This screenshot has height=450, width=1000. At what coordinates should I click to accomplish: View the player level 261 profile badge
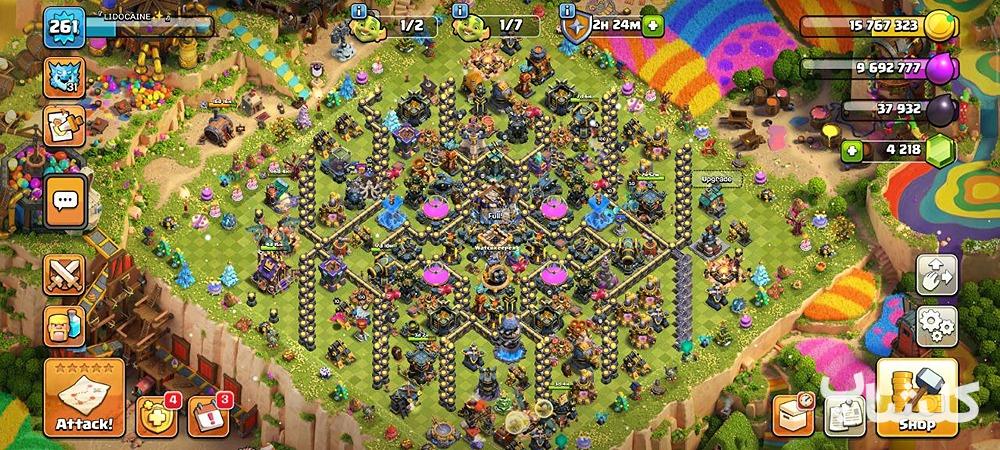(63, 28)
